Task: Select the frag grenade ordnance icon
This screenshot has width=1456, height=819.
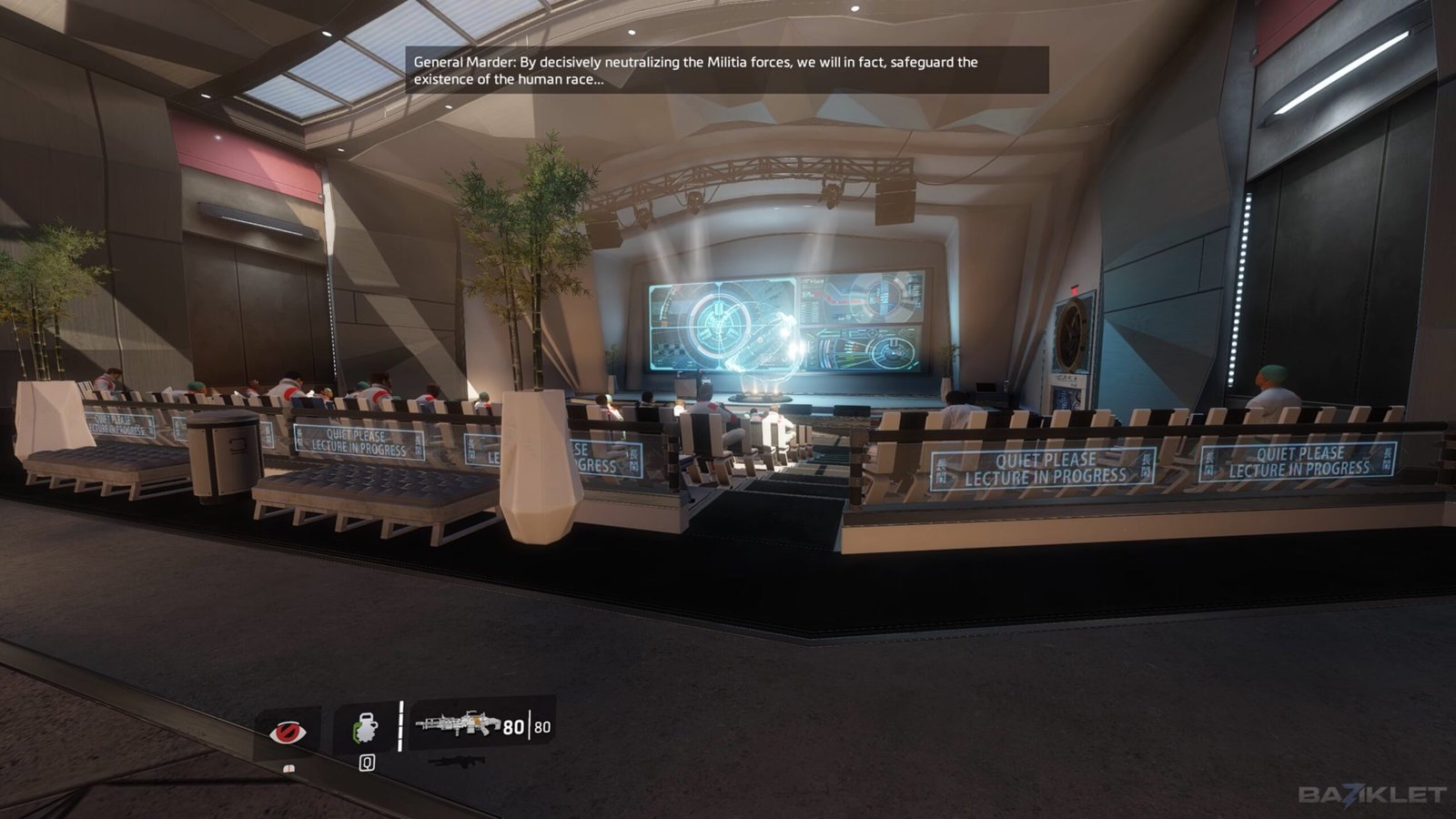Action: pos(366,728)
